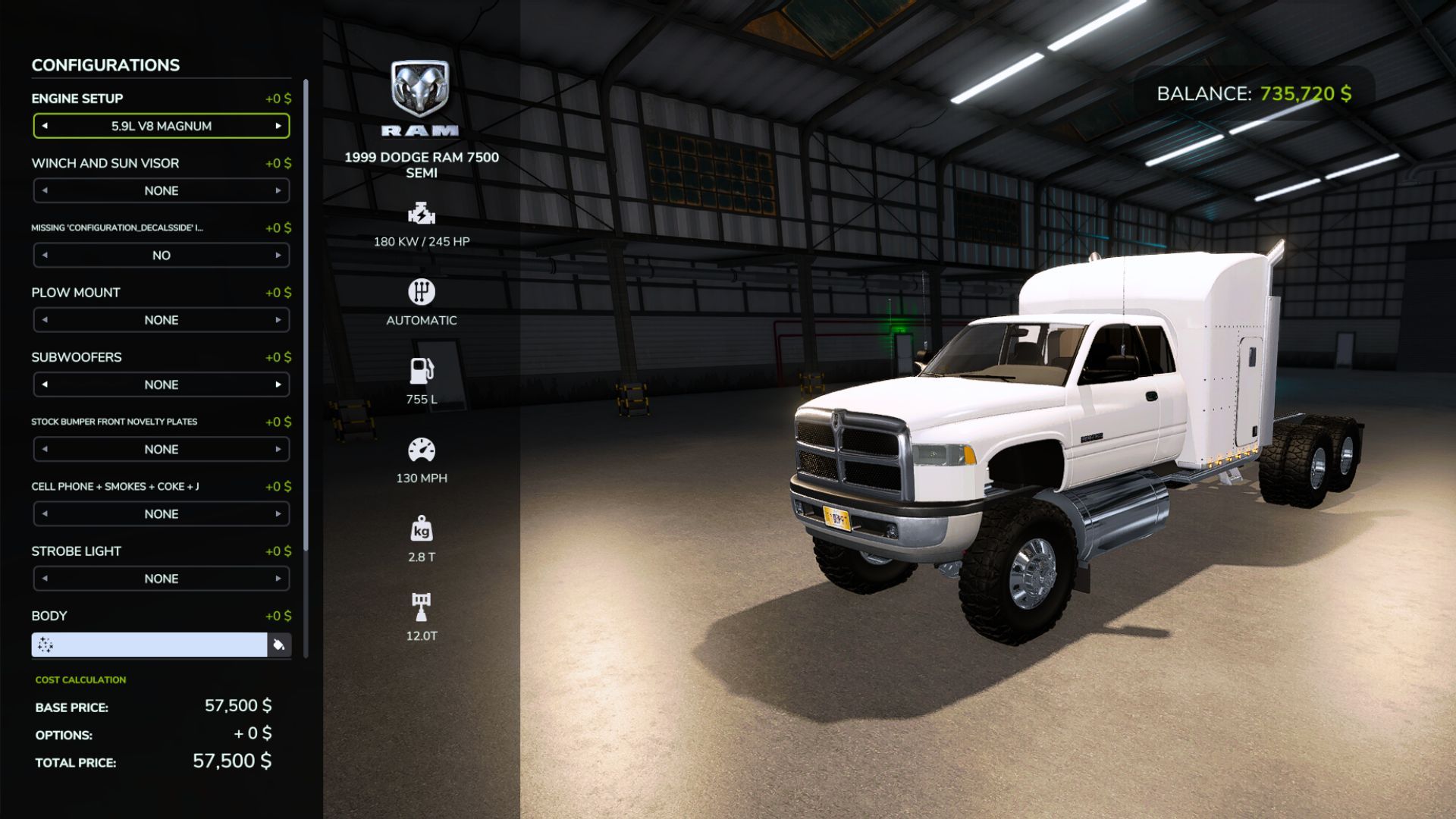
Task: Click the right arrow on CELL PHONE option
Action: pos(278,513)
